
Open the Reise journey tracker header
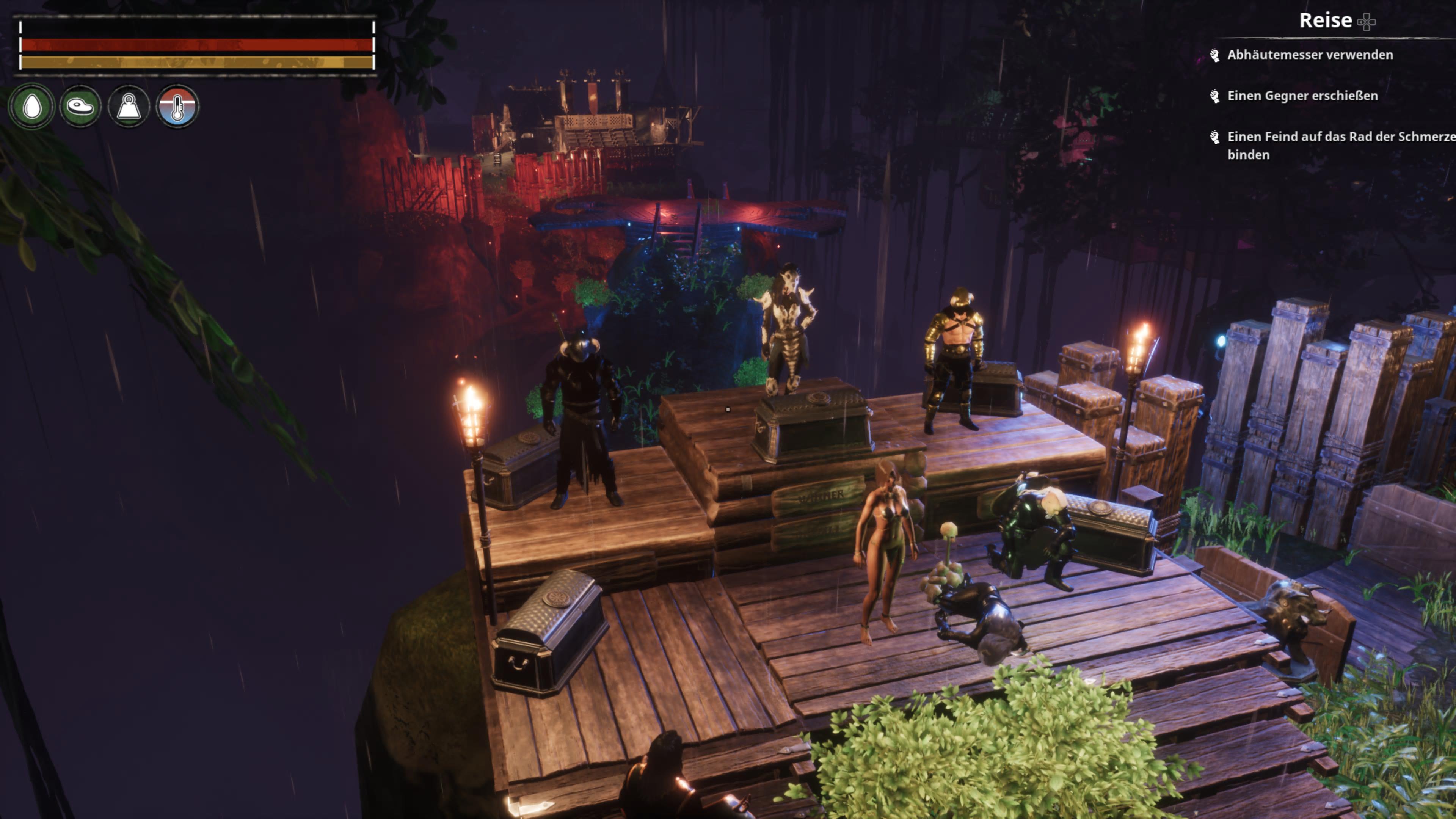coord(1326,21)
